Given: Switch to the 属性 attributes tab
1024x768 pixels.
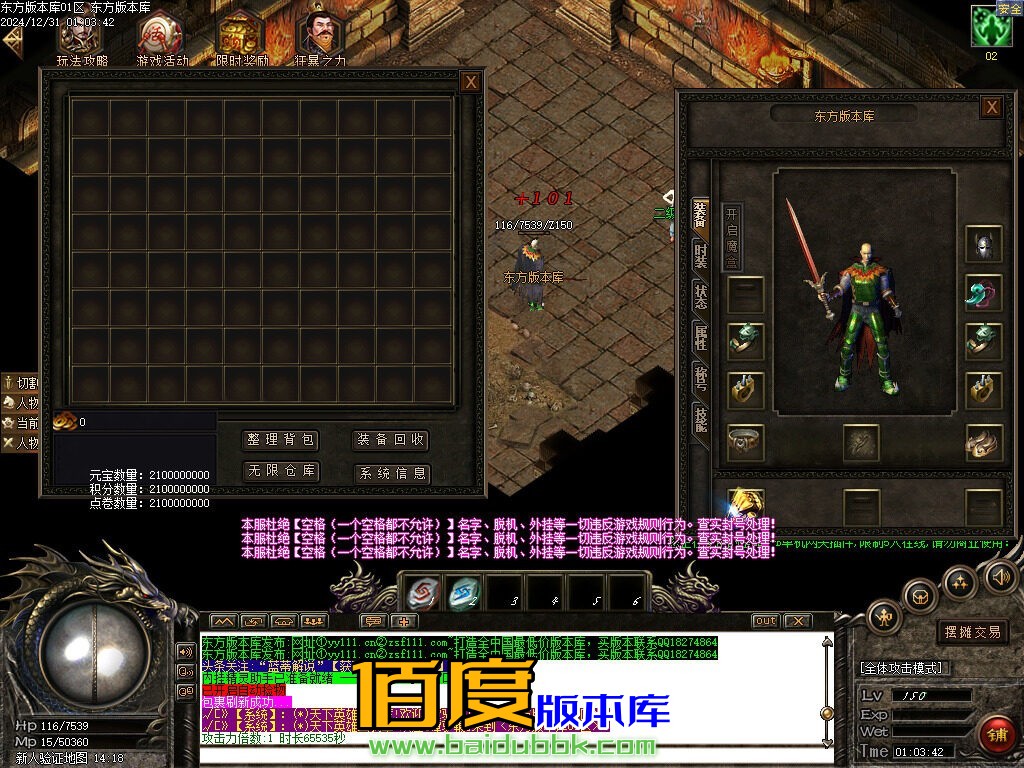Looking at the screenshot, I should [701, 338].
